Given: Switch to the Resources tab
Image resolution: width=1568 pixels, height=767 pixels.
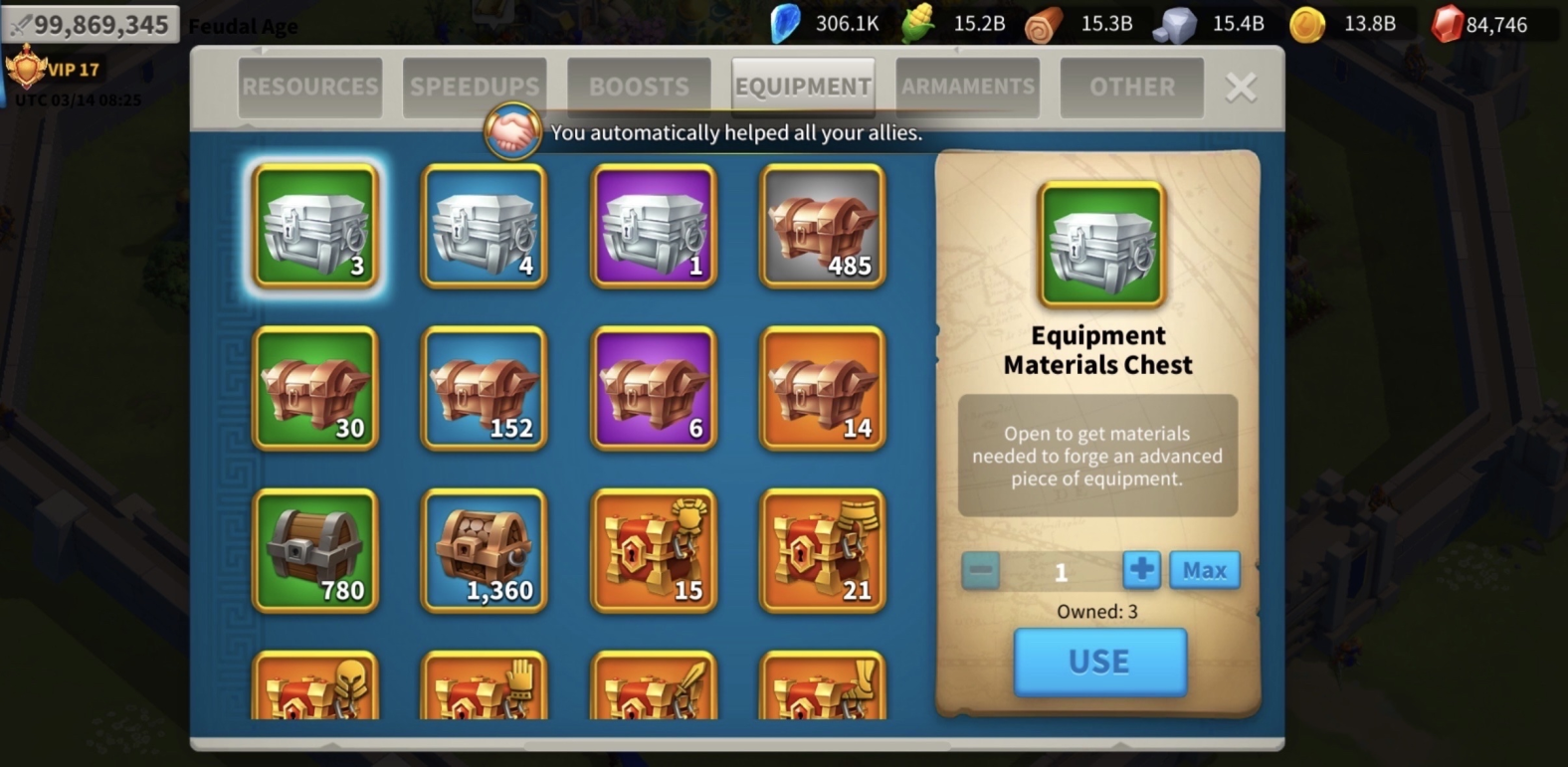Looking at the screenshot, I should [x=309, y=88].
